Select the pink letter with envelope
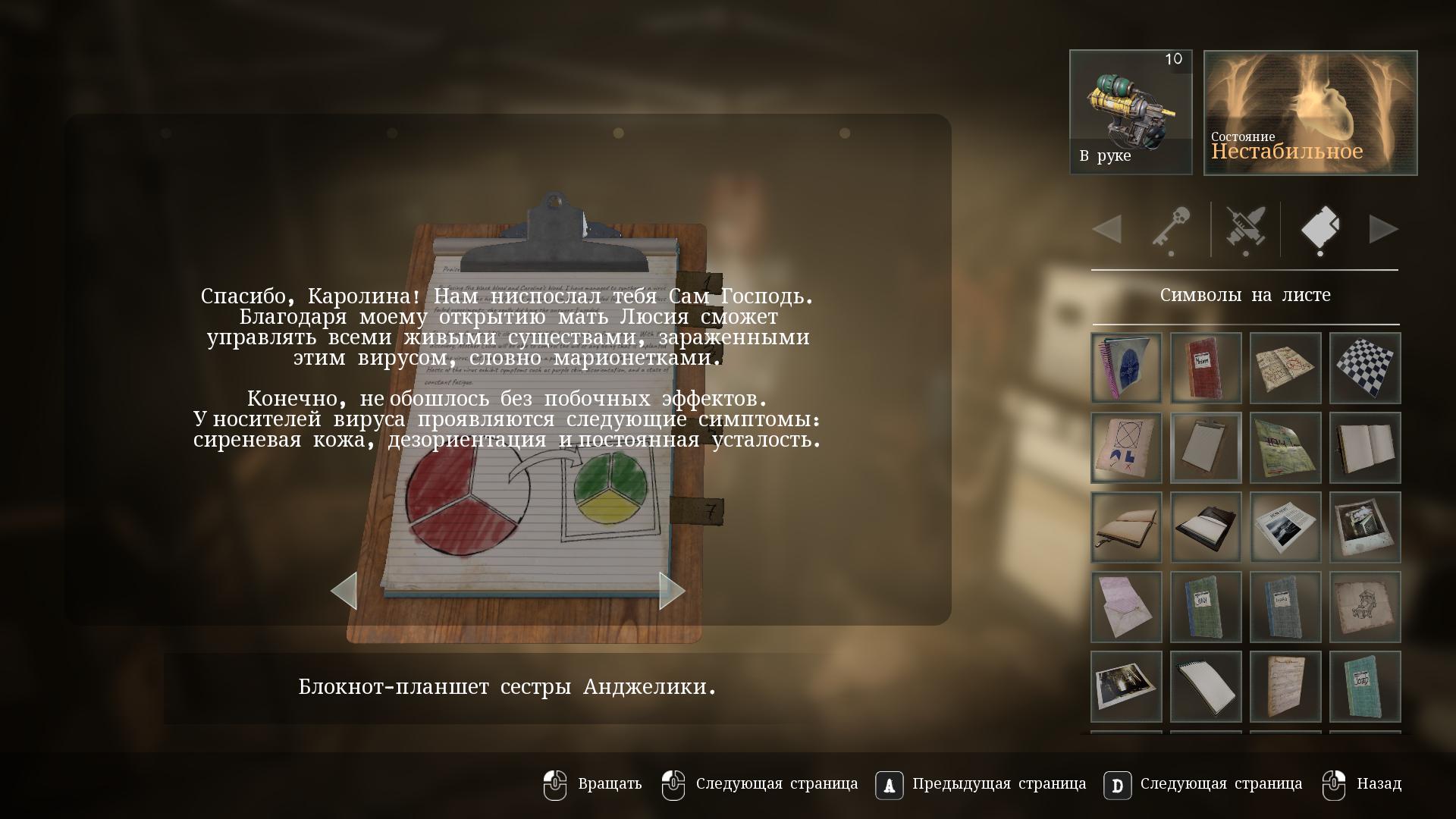1456x819 pixels. click(1126, 607)
